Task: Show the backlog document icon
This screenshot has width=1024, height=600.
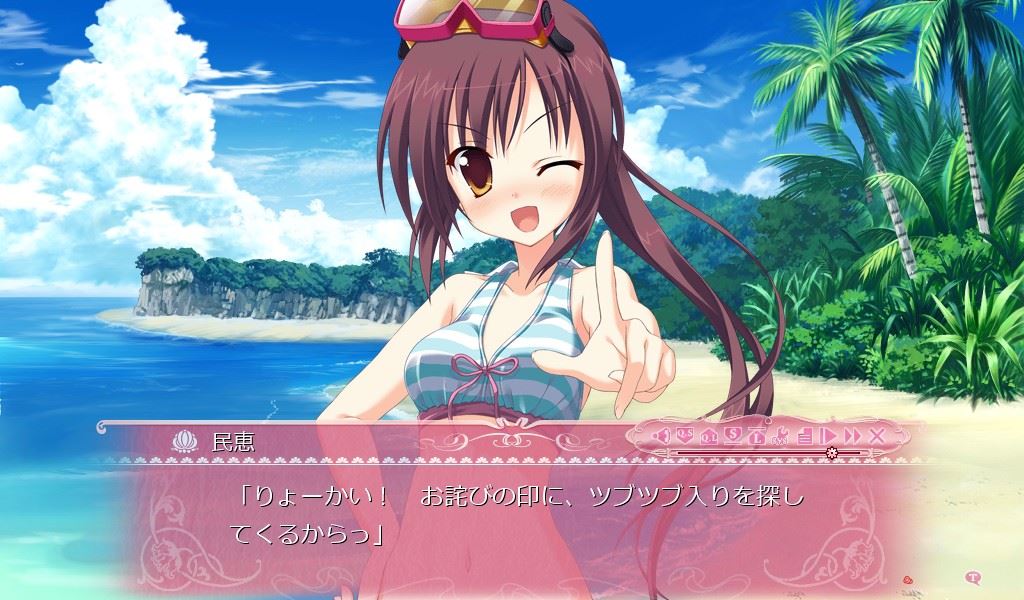Action: click(805, 435)
